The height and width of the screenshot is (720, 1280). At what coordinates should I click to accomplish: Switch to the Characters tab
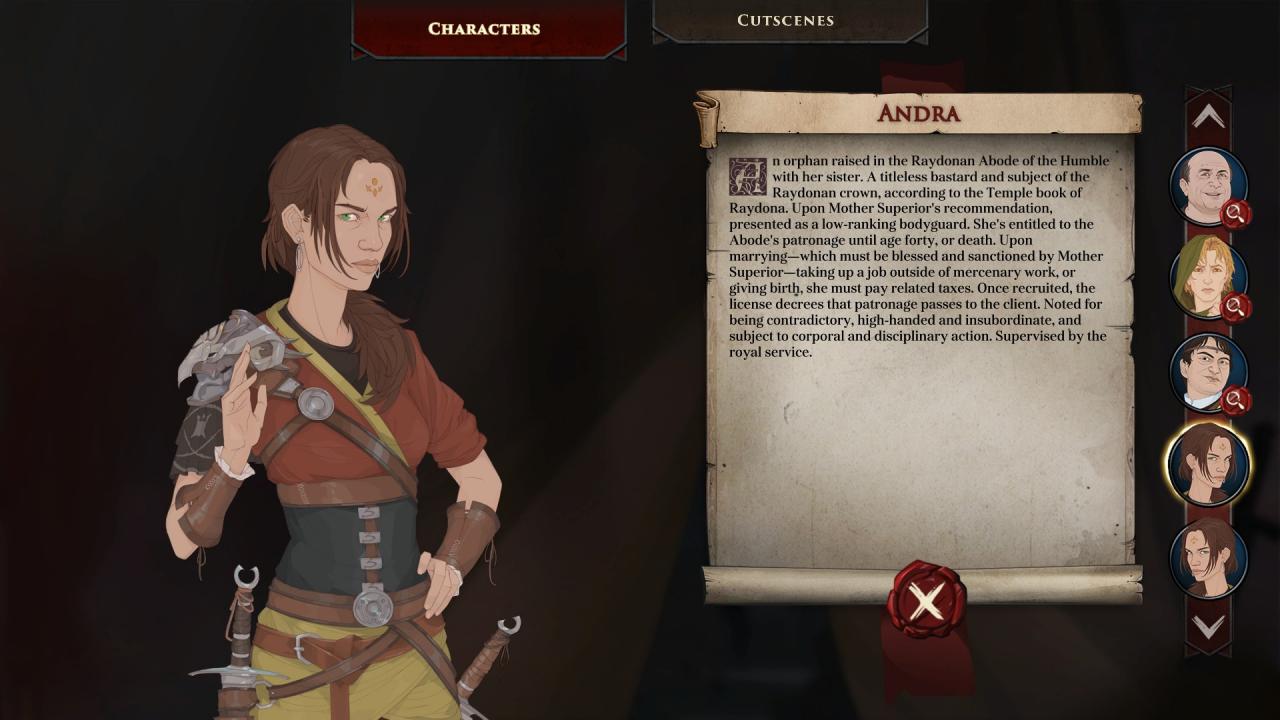tap(484, 28)
